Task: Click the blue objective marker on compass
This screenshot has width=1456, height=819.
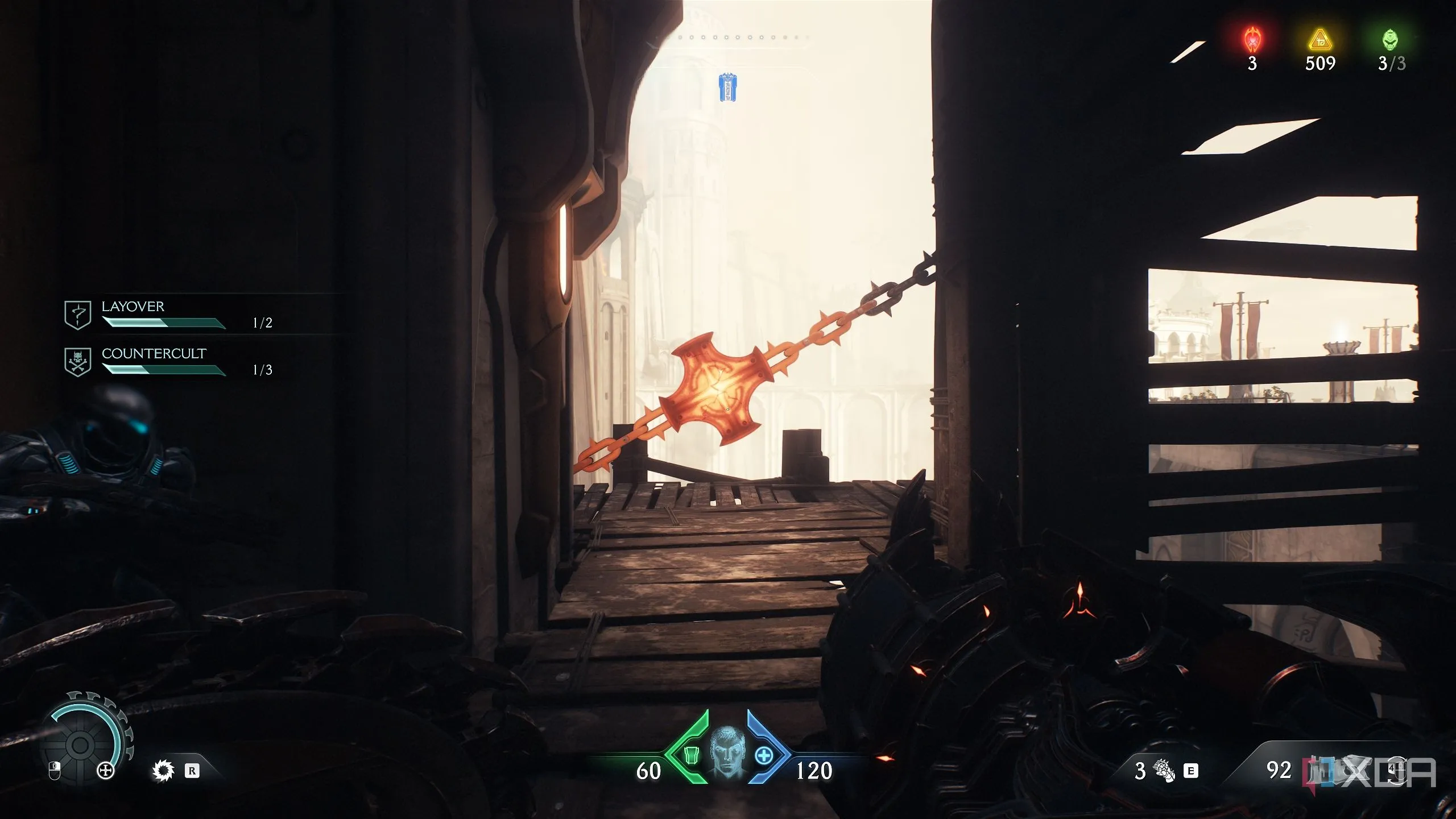Action: click(727, 88)
